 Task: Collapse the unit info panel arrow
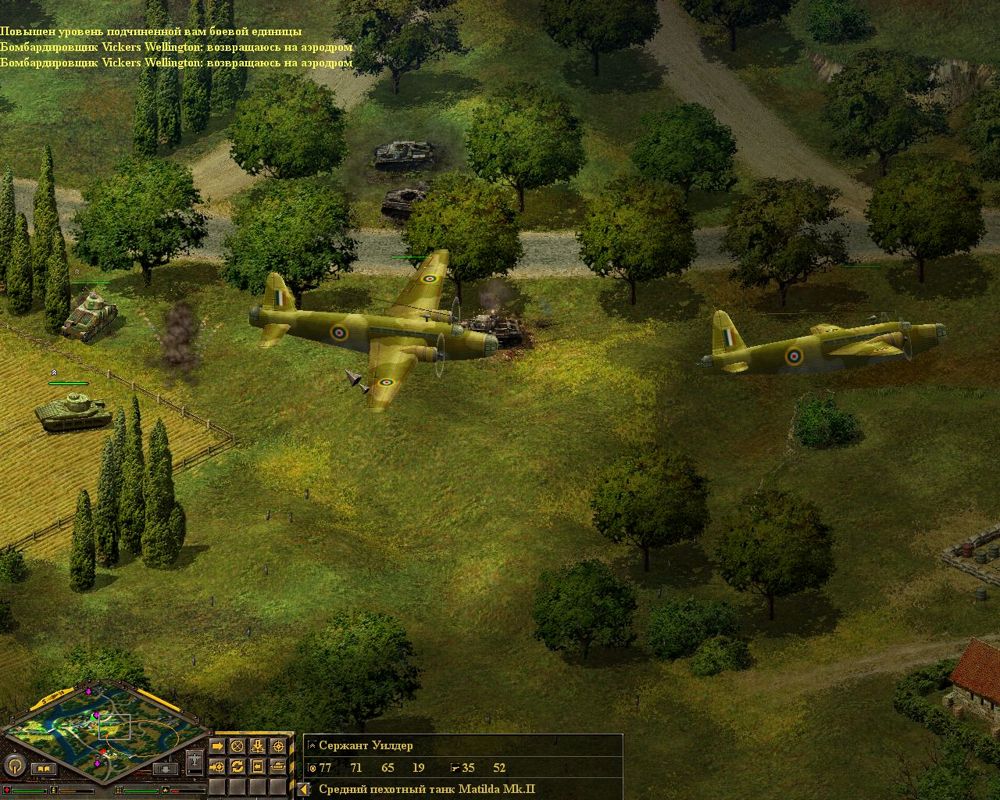click(303, 790)
